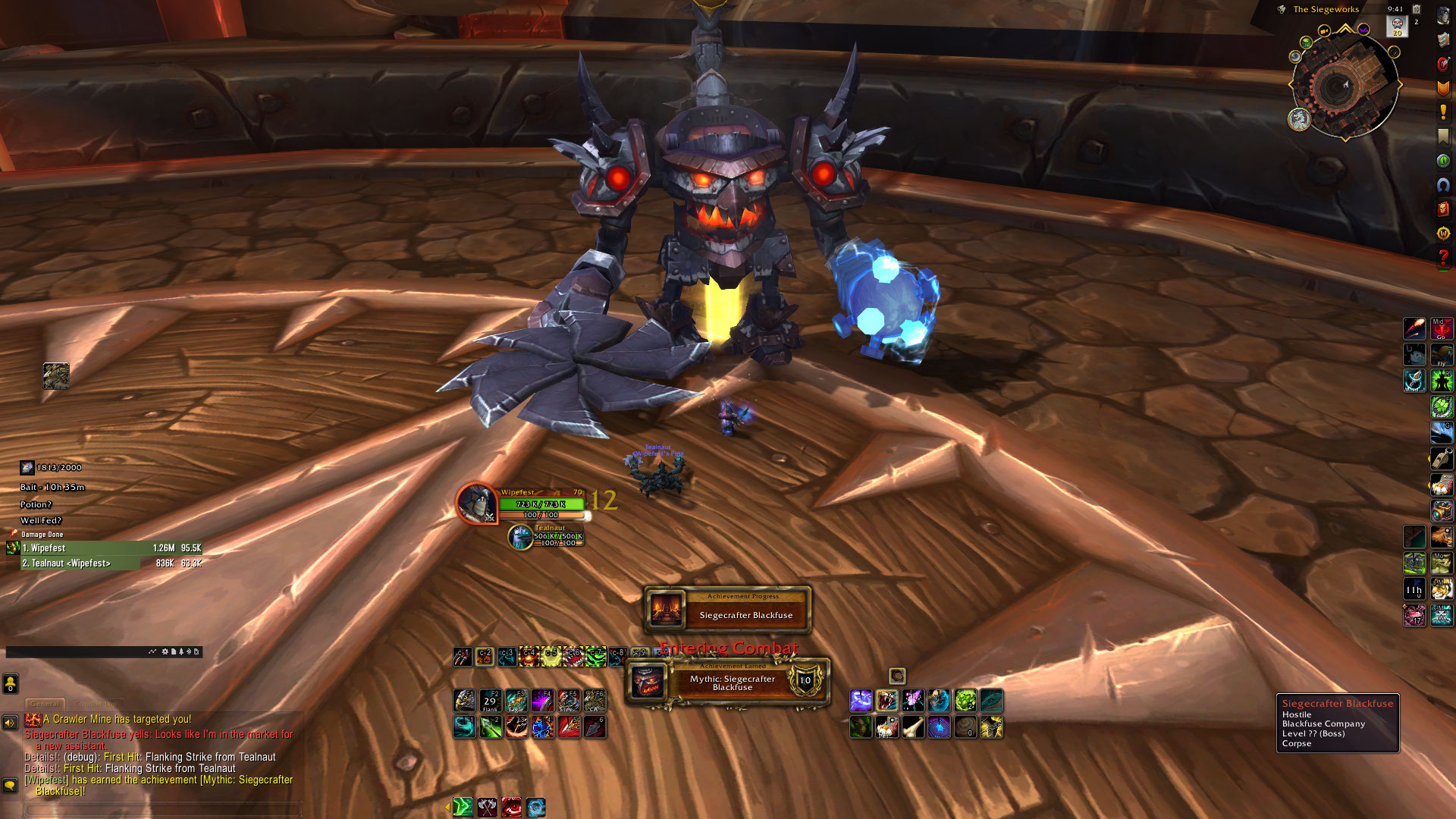Switch to the Combat Log chat tab
Viewport: 1456px width, 819px height.
97,704
